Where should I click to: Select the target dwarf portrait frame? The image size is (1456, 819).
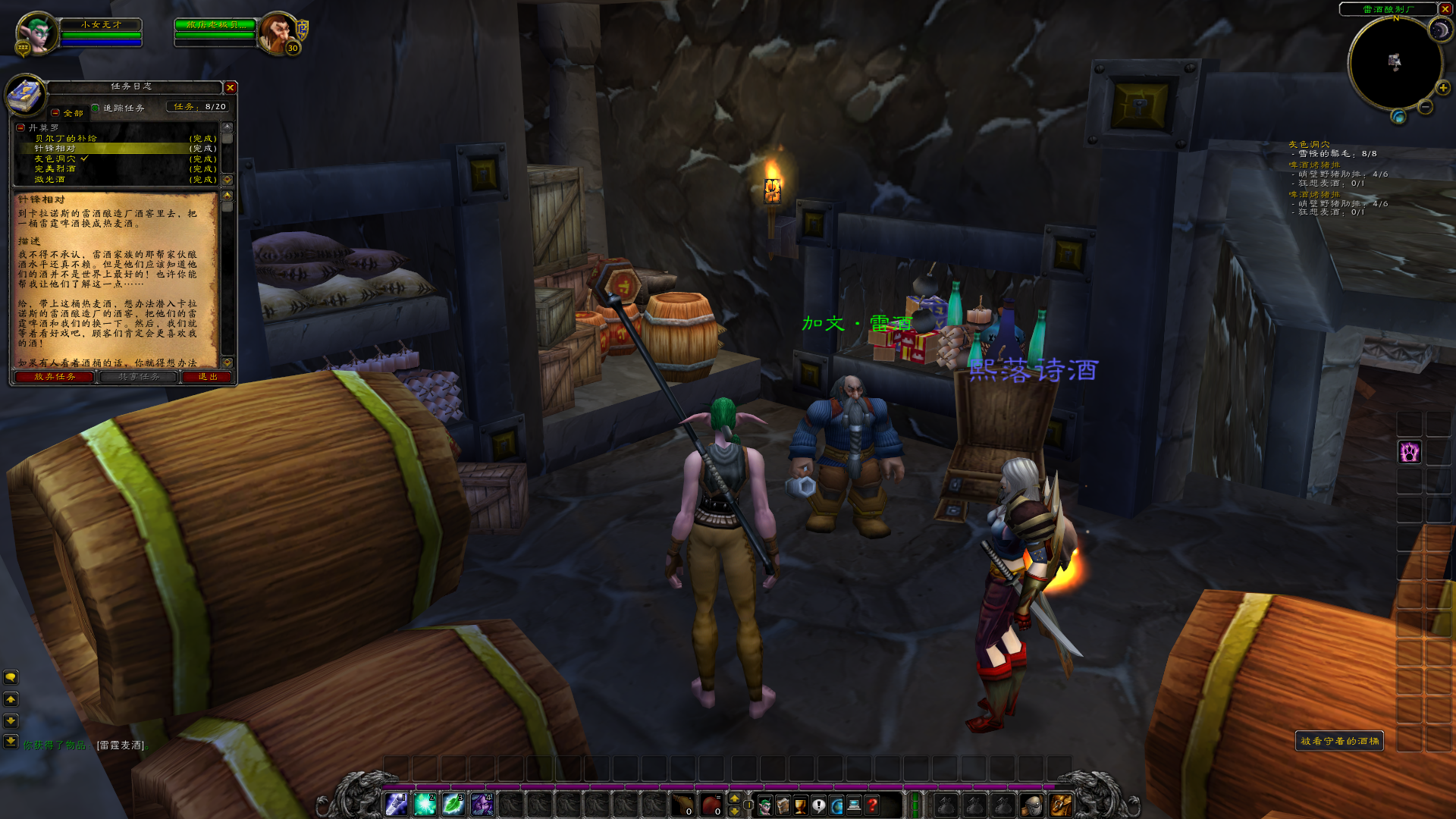(x=278, y=33)
